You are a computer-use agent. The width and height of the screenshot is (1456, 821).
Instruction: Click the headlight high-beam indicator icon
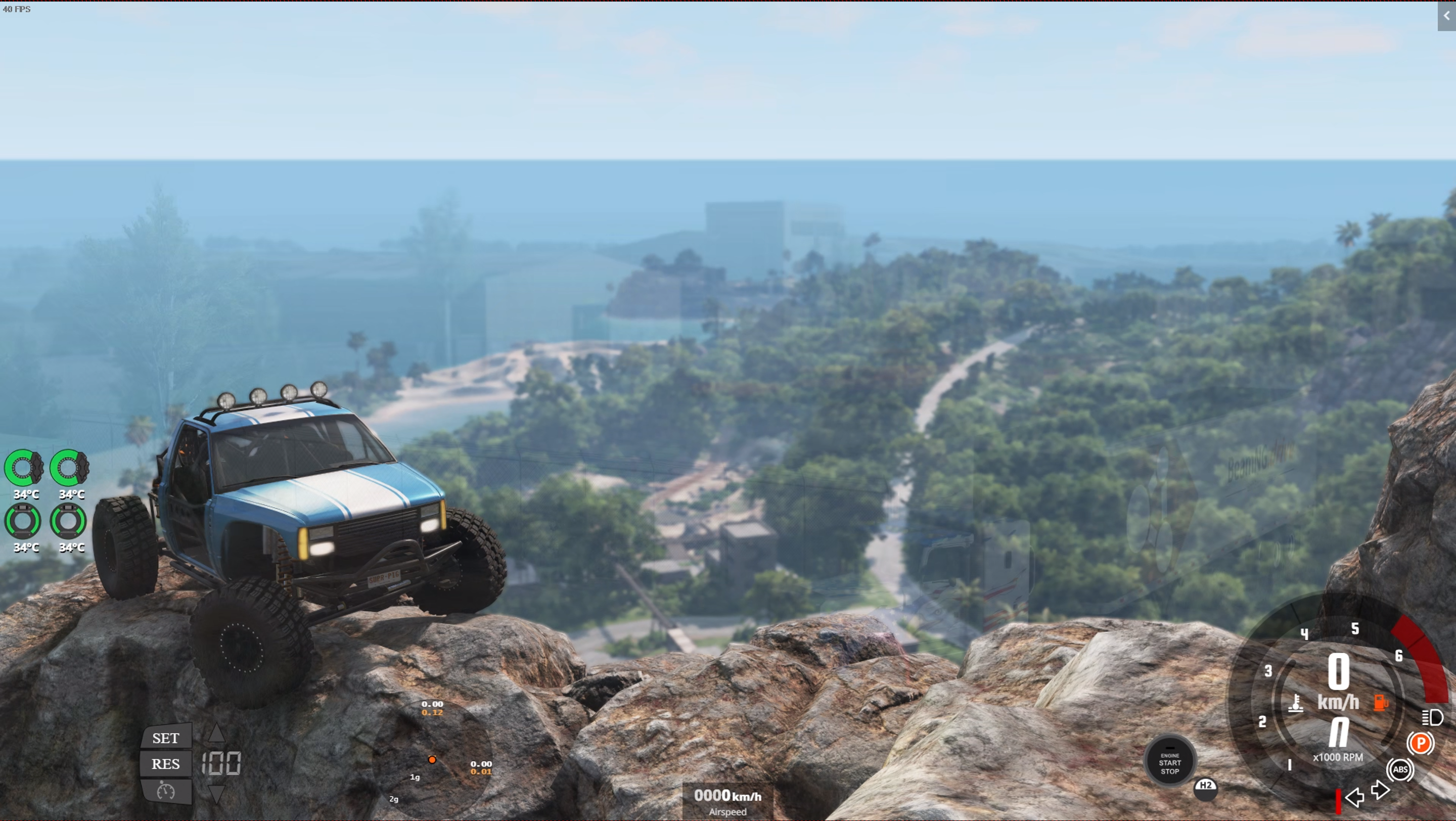[1432, 717]
